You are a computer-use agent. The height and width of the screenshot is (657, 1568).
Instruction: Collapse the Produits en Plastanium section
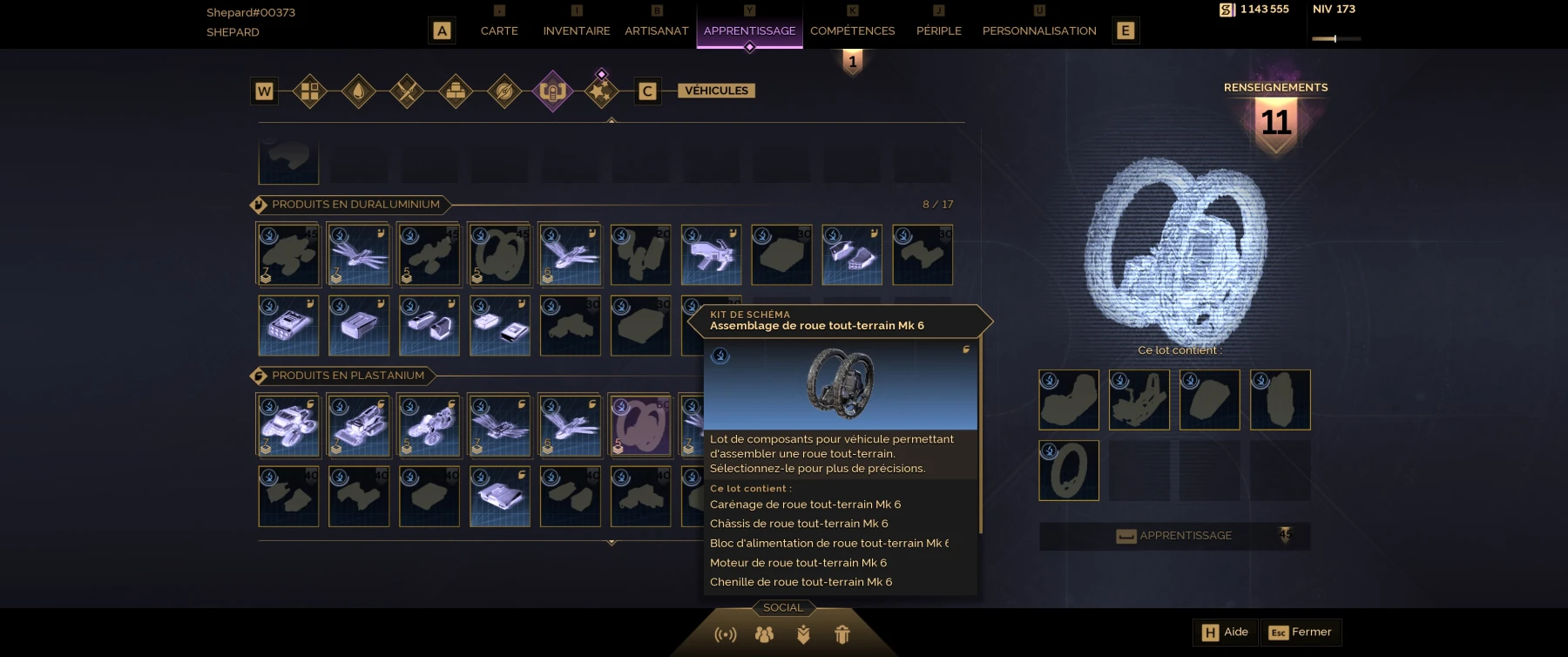coord(340,376)
